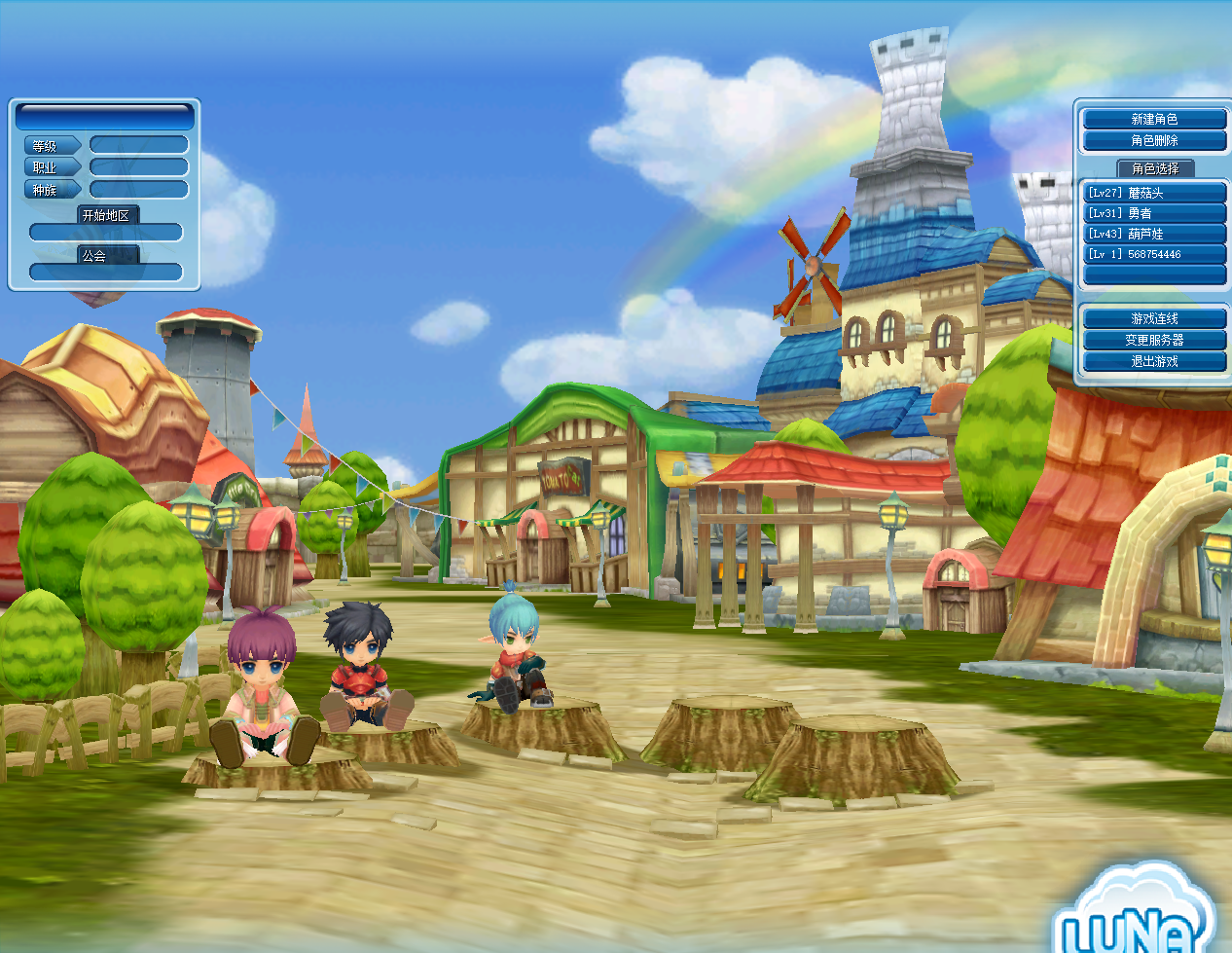The width and height of the screenshot is (1232, 953).
Task: Change server via 变更服务器 button
Action: [x=1154, y=340]
